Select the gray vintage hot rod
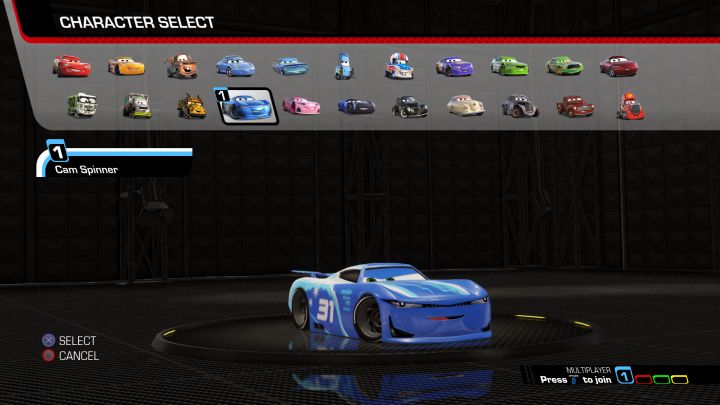720x405 pixels. tap(519, 104)
